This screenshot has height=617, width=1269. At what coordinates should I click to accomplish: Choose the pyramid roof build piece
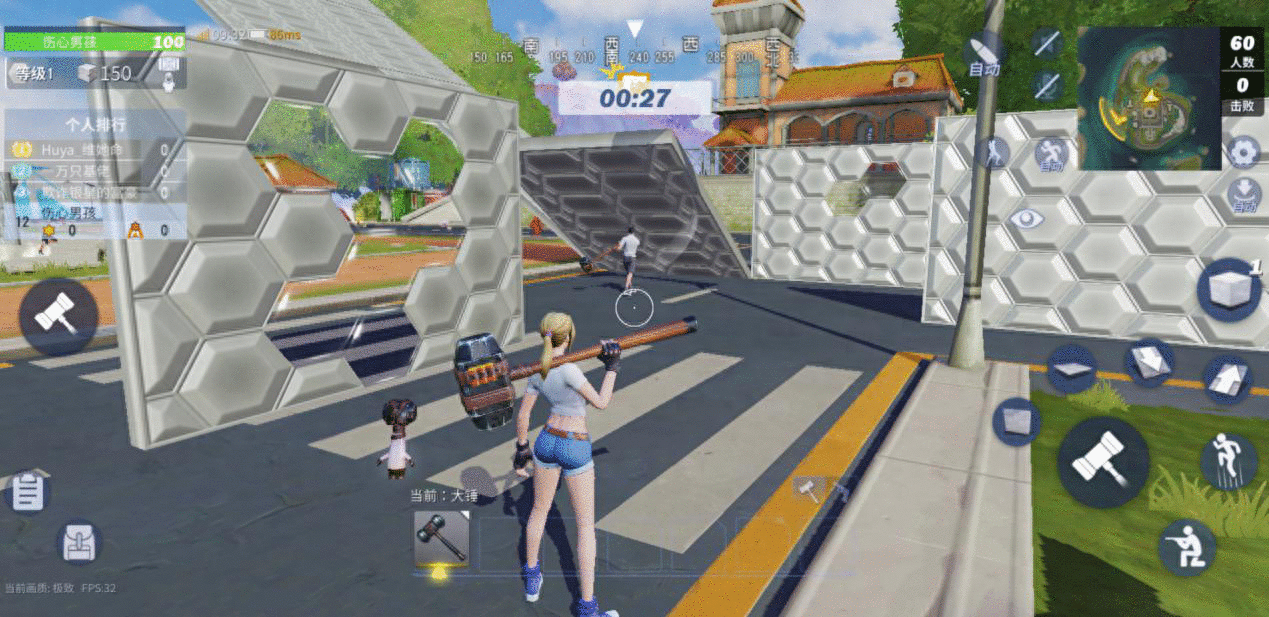point(1149,362)
